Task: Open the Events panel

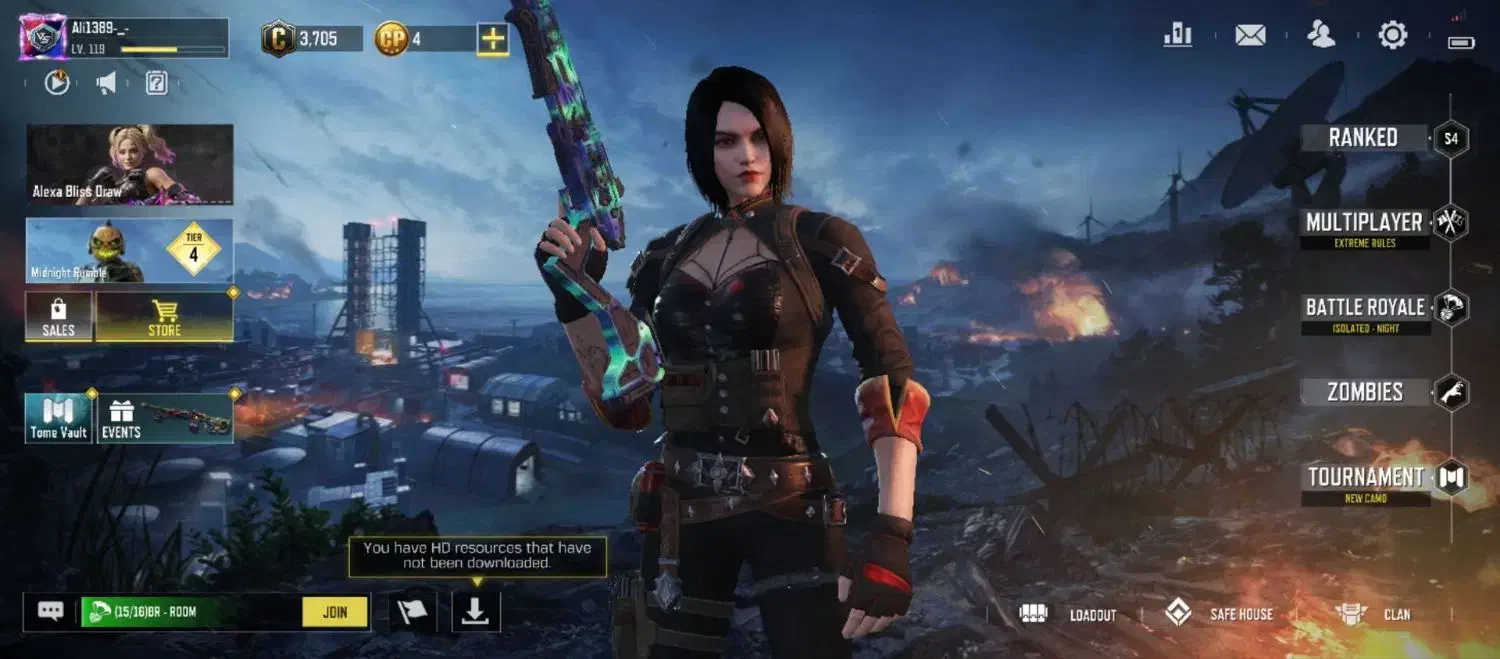Action: 166,418
